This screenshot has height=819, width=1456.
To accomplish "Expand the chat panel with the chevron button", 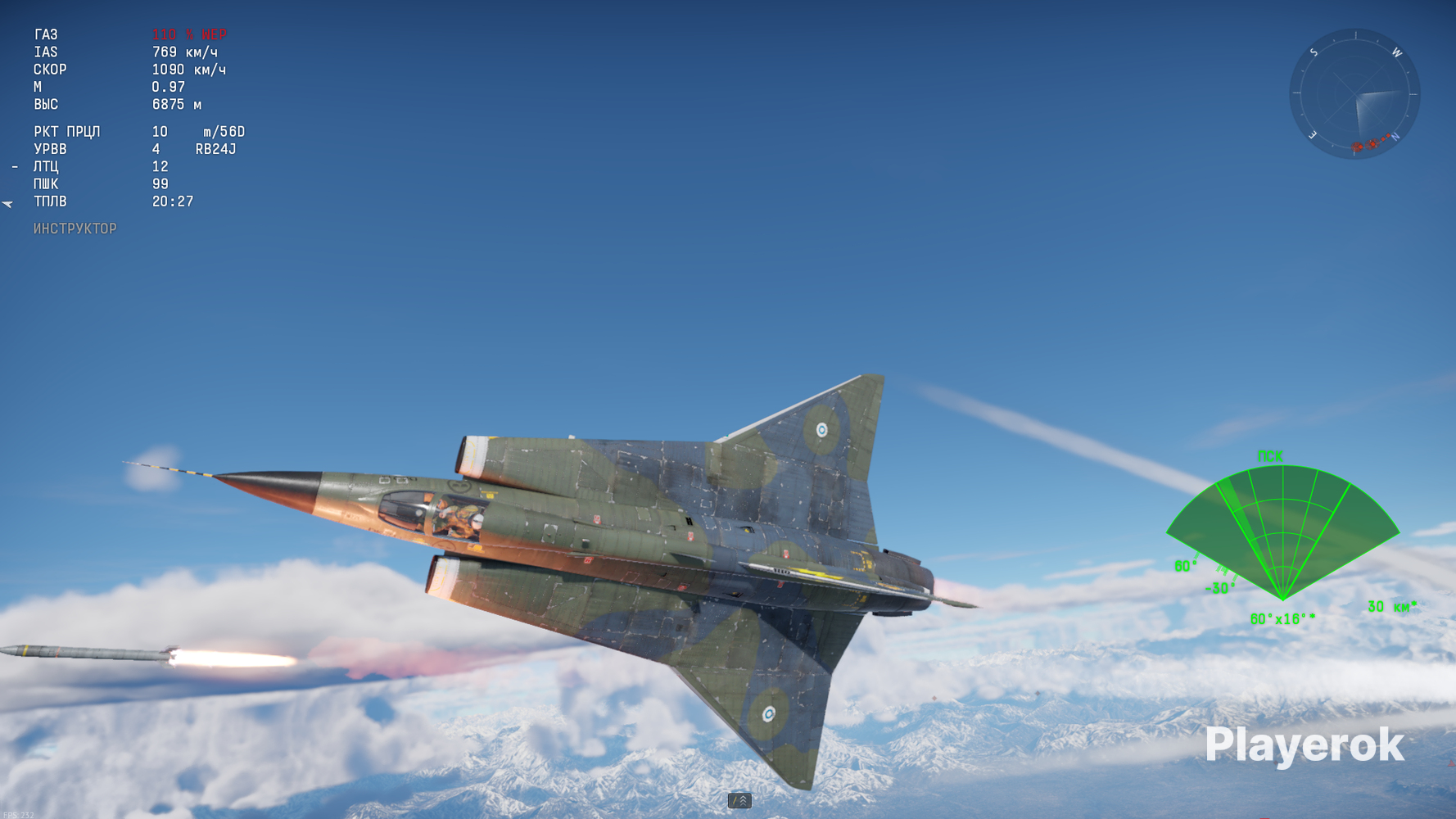I will click(x=738, y=801).
